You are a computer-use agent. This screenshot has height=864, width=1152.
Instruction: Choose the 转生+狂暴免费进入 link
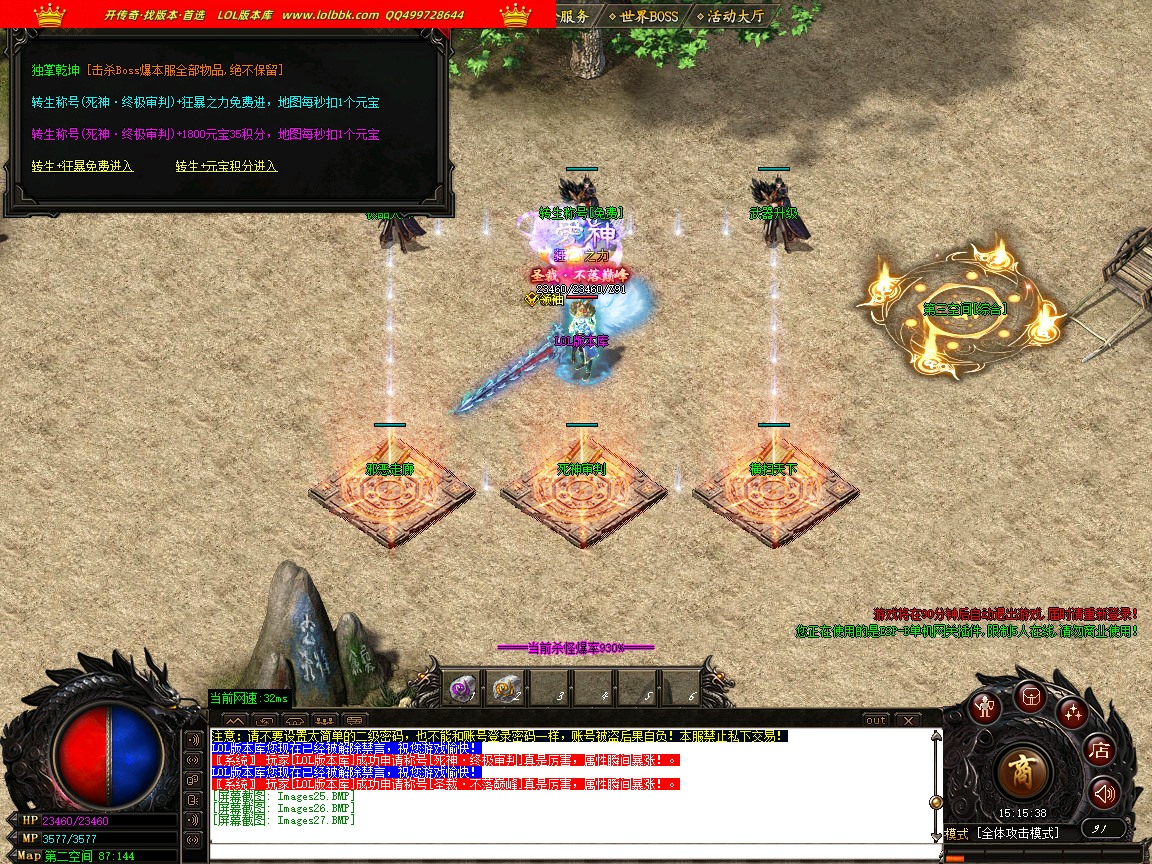pyautogui.click(x=82, y=166)
